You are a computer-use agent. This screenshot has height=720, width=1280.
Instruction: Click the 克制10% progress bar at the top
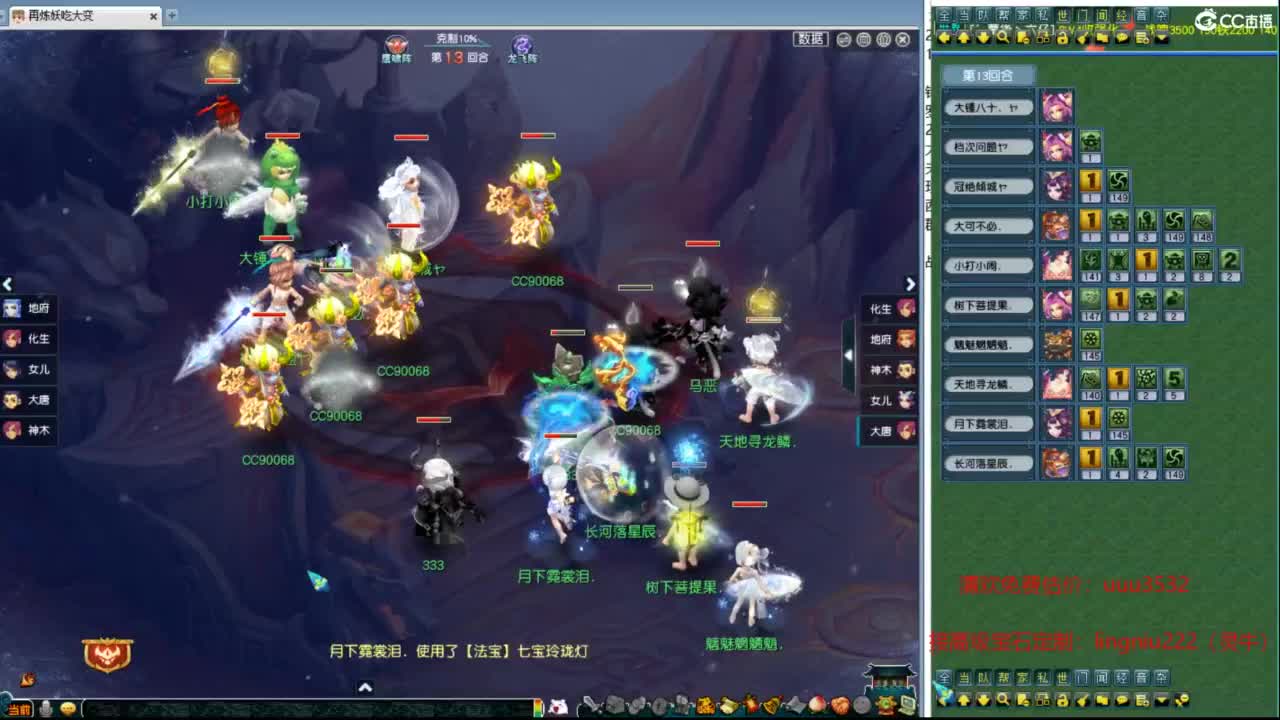click(x=454, y=42)
